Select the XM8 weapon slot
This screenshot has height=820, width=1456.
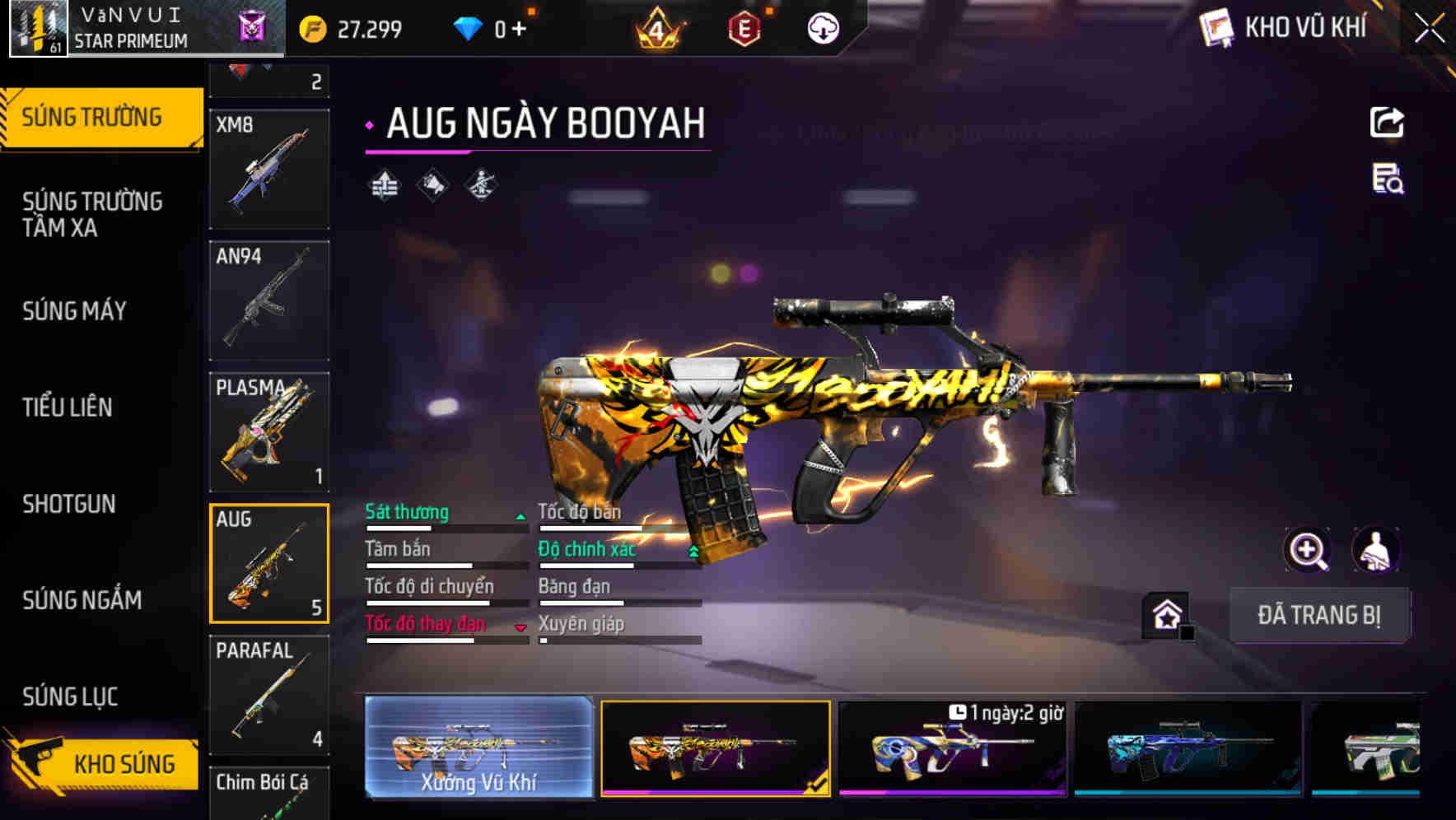(x=269, y=169)
